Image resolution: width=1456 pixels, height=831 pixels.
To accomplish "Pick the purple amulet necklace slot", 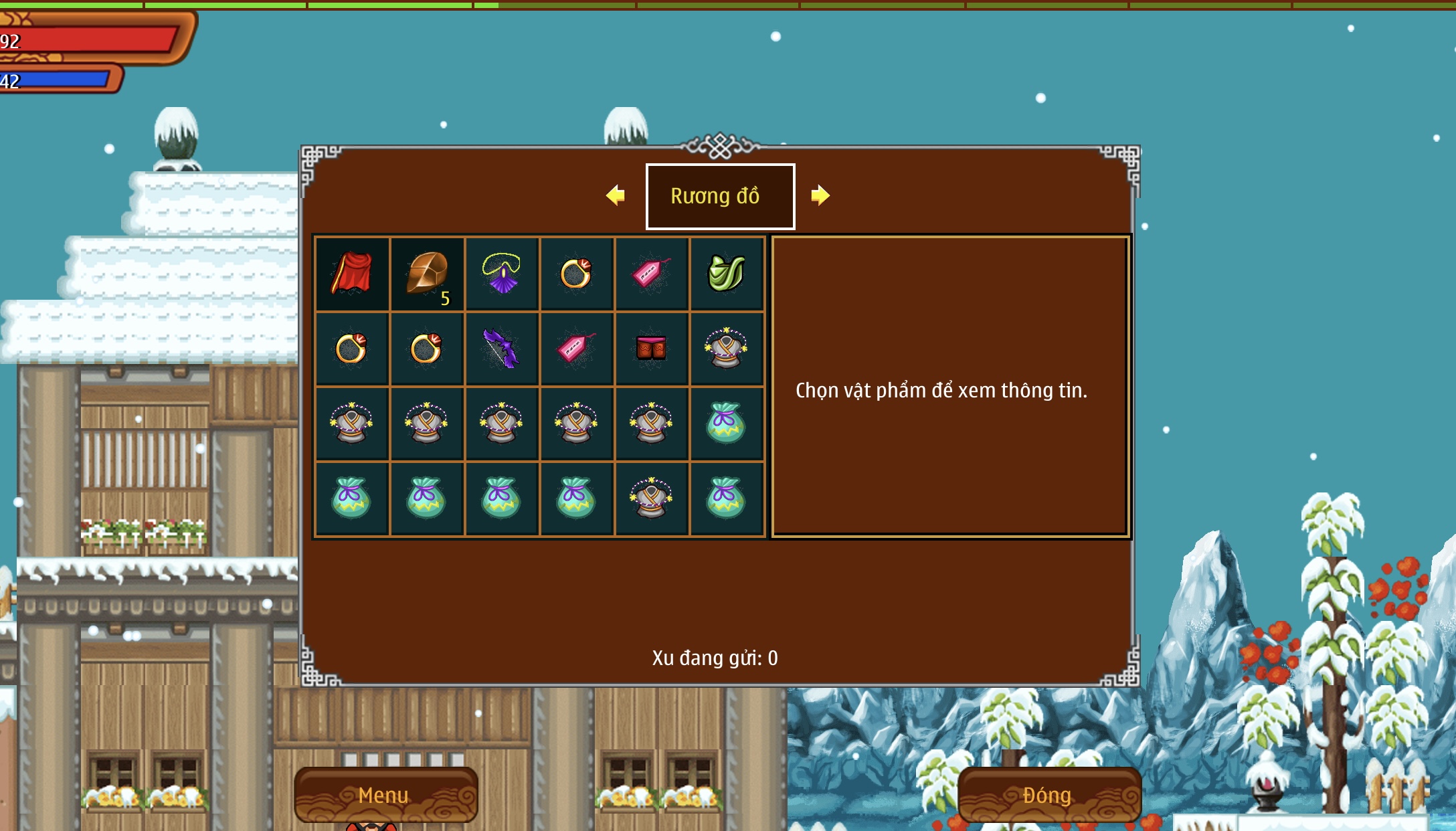I will 502,274.
